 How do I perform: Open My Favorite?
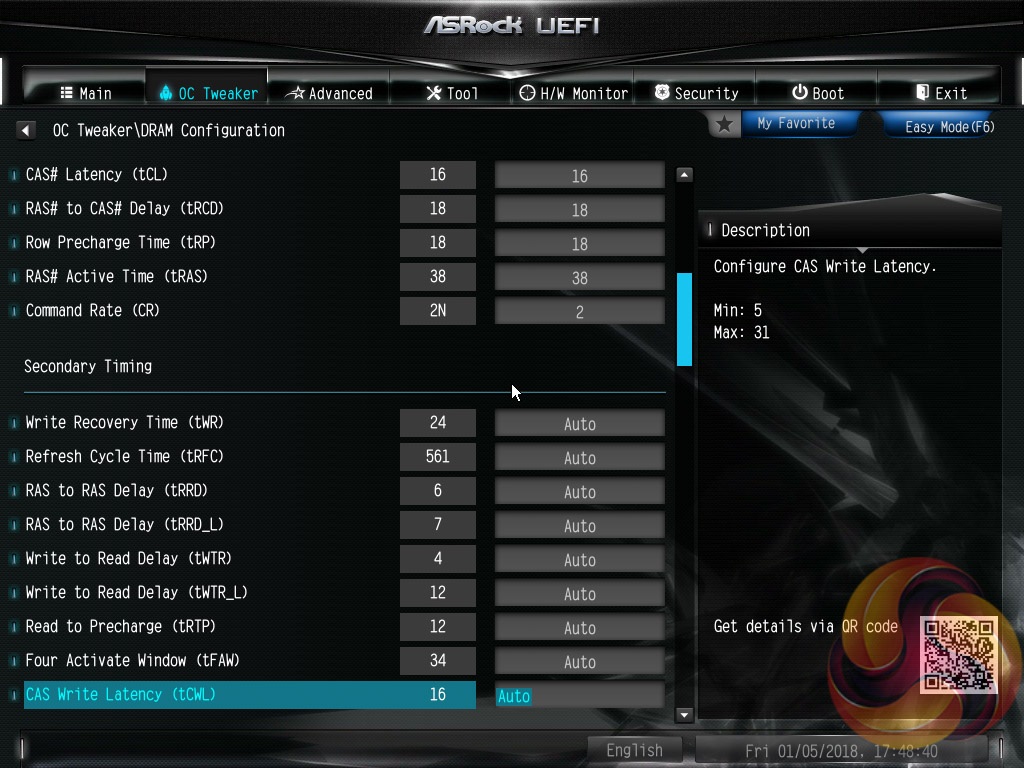785,124
